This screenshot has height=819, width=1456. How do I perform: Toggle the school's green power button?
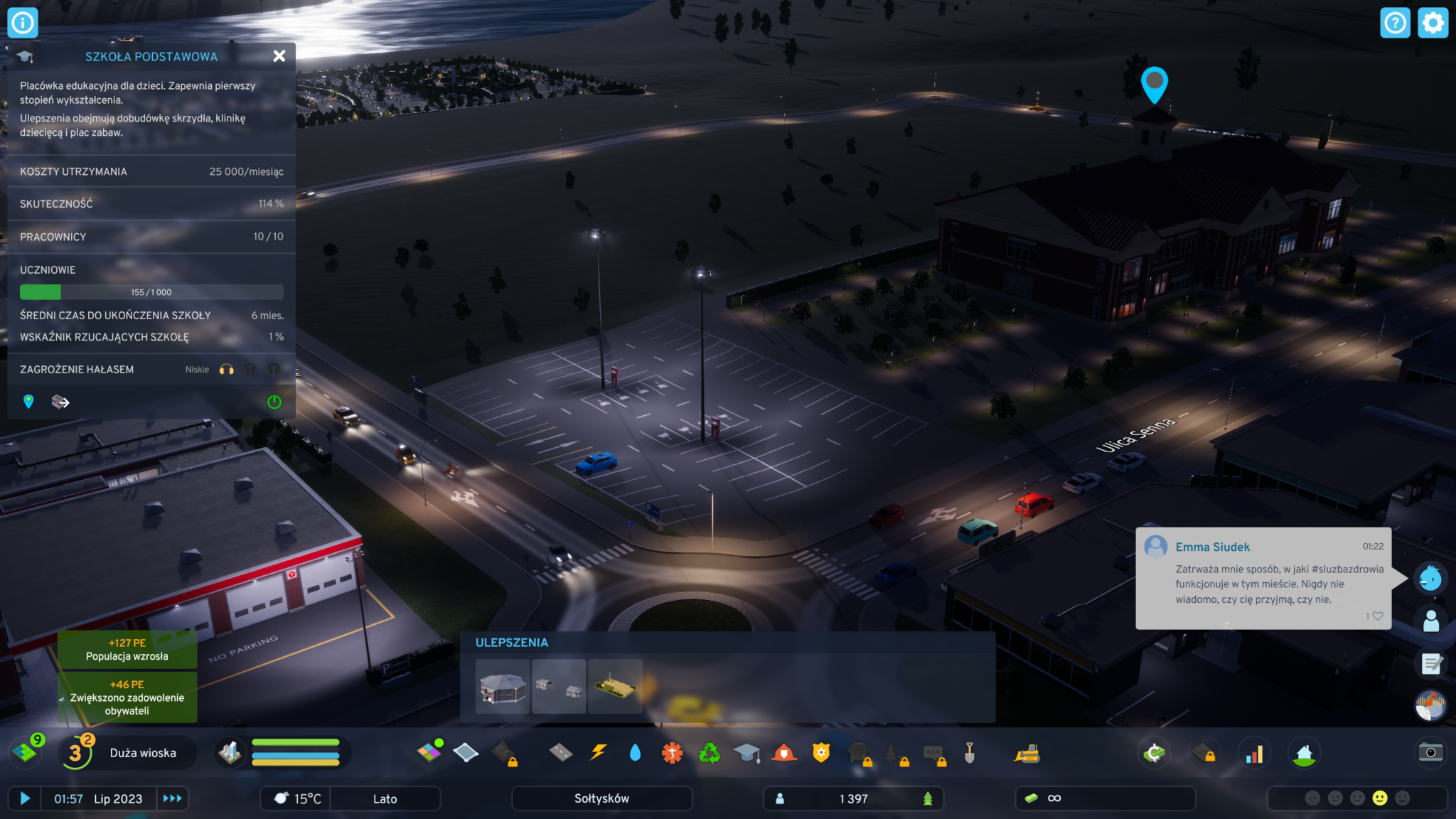coord(274,402)
